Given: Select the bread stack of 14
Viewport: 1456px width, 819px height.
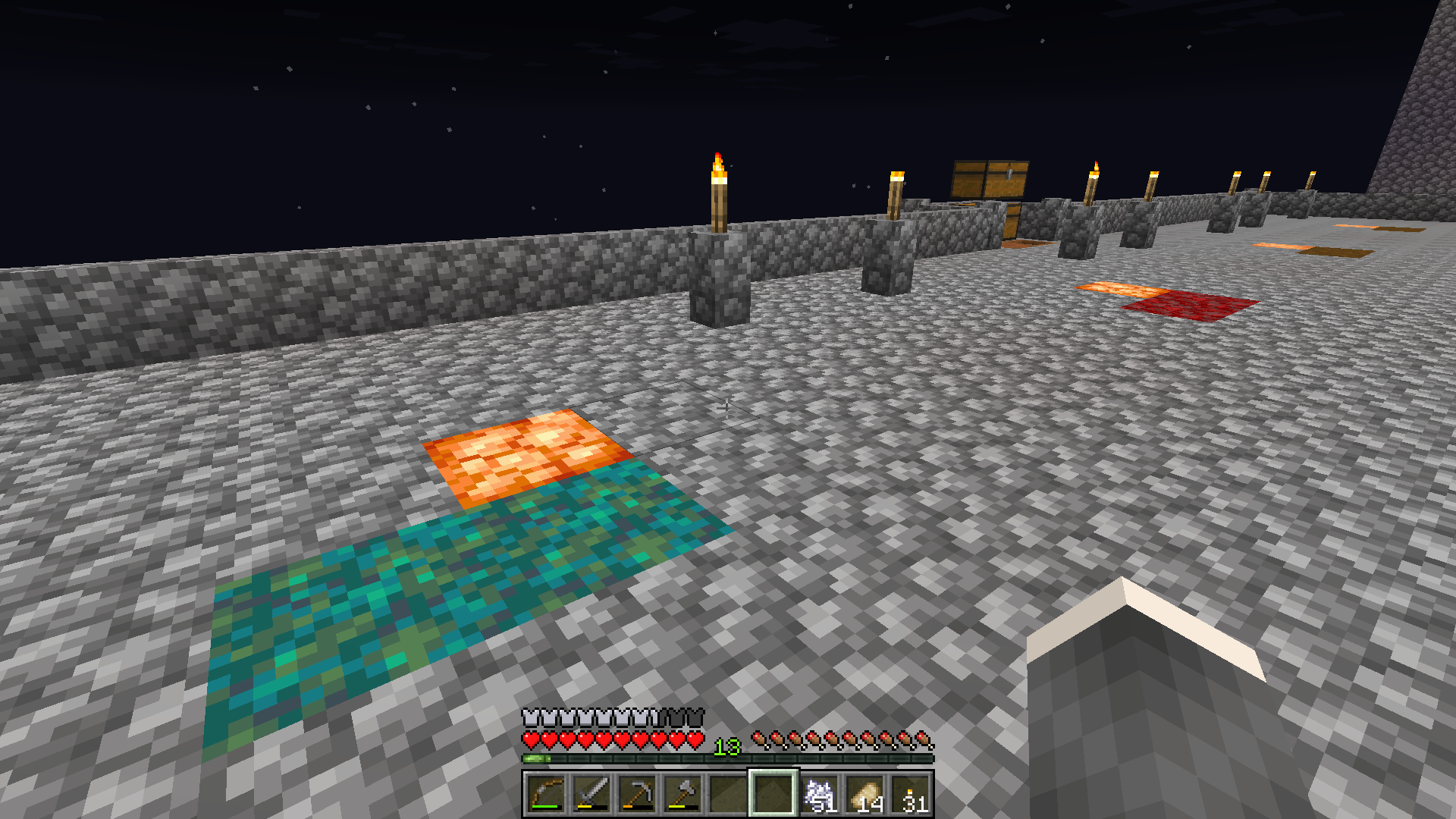Looking at the screenshot, I should tap(864, 794).
